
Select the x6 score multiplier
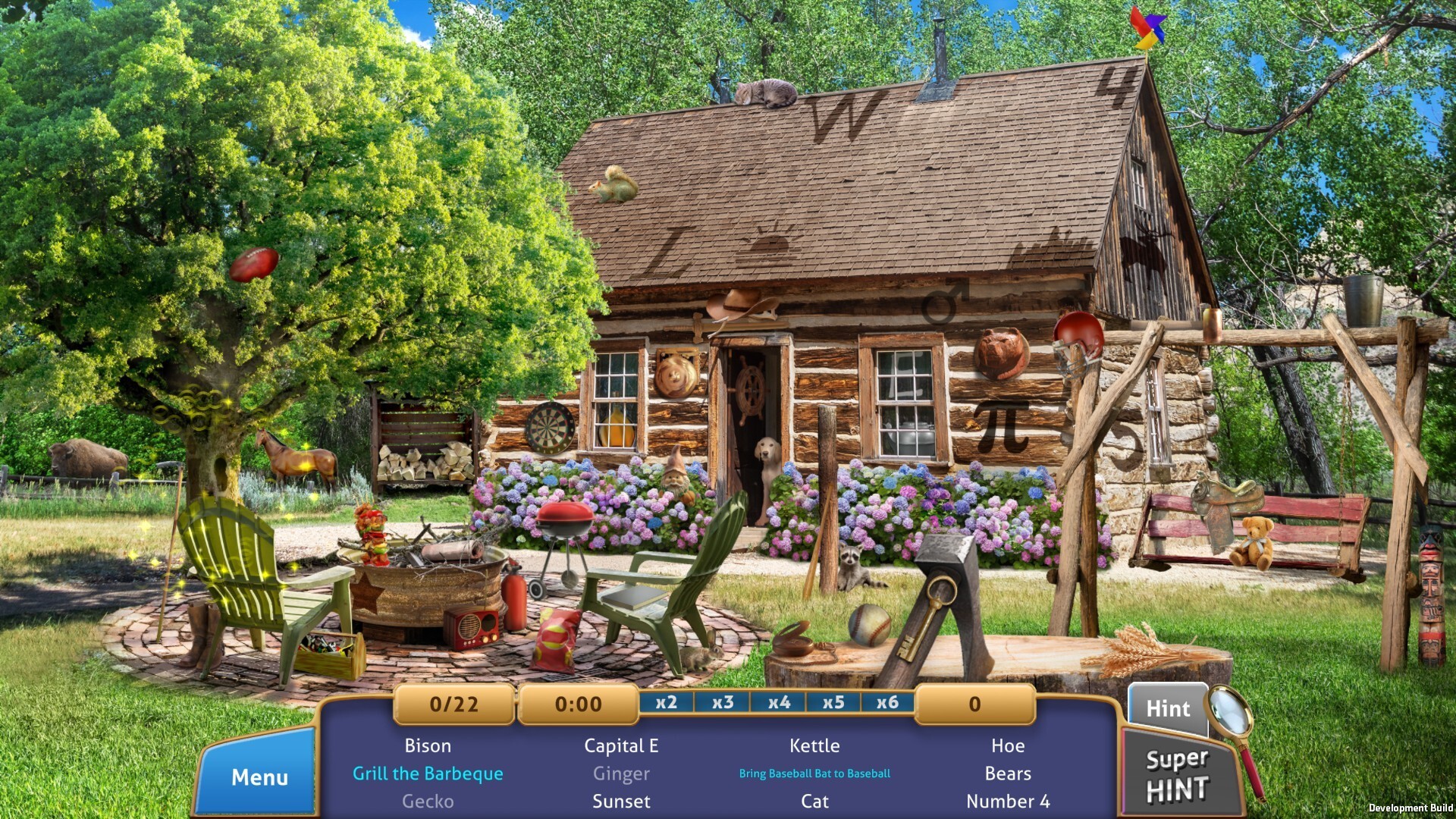tap(890, 704)
